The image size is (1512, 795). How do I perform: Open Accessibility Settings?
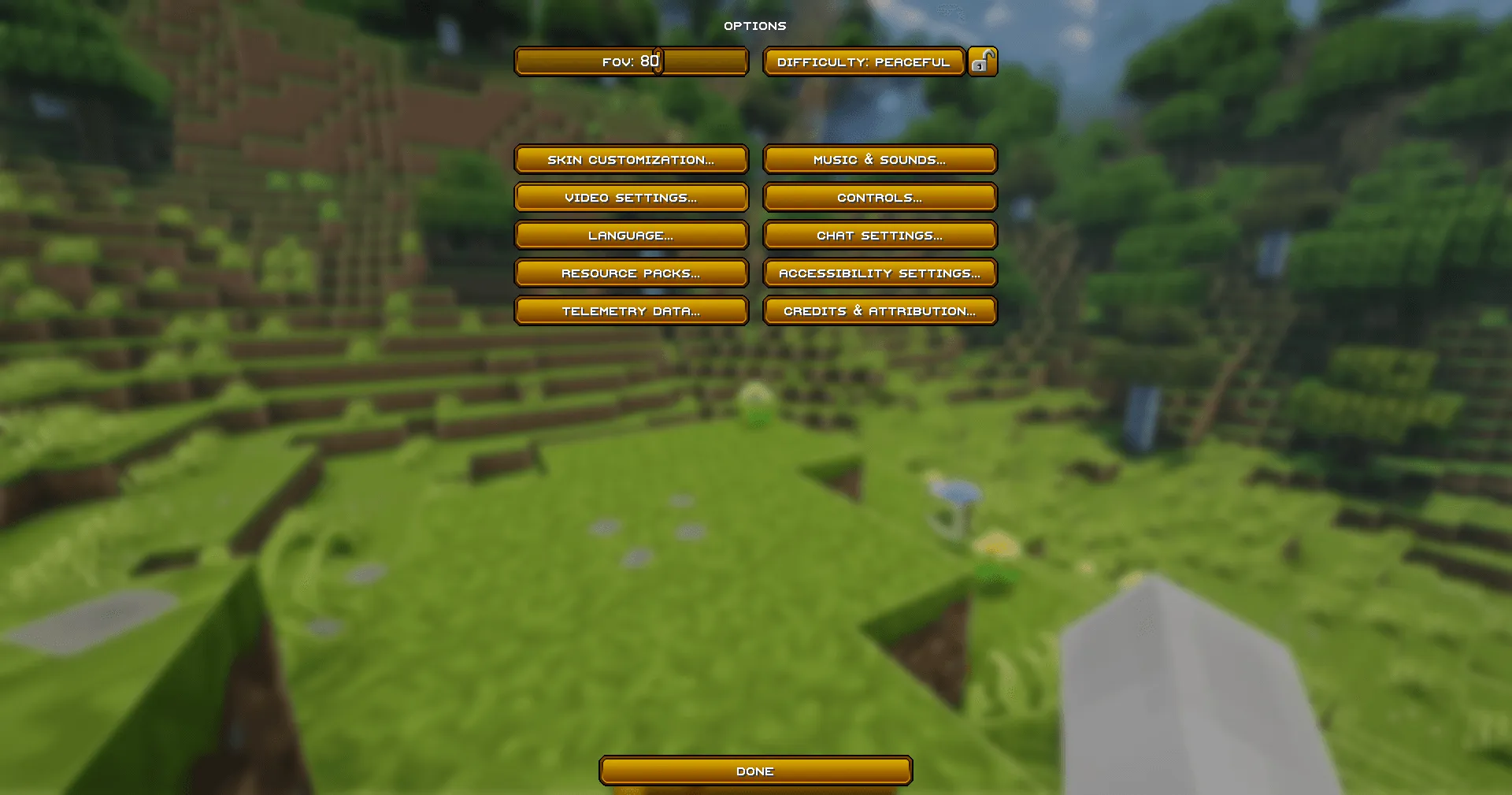(880, 273)
